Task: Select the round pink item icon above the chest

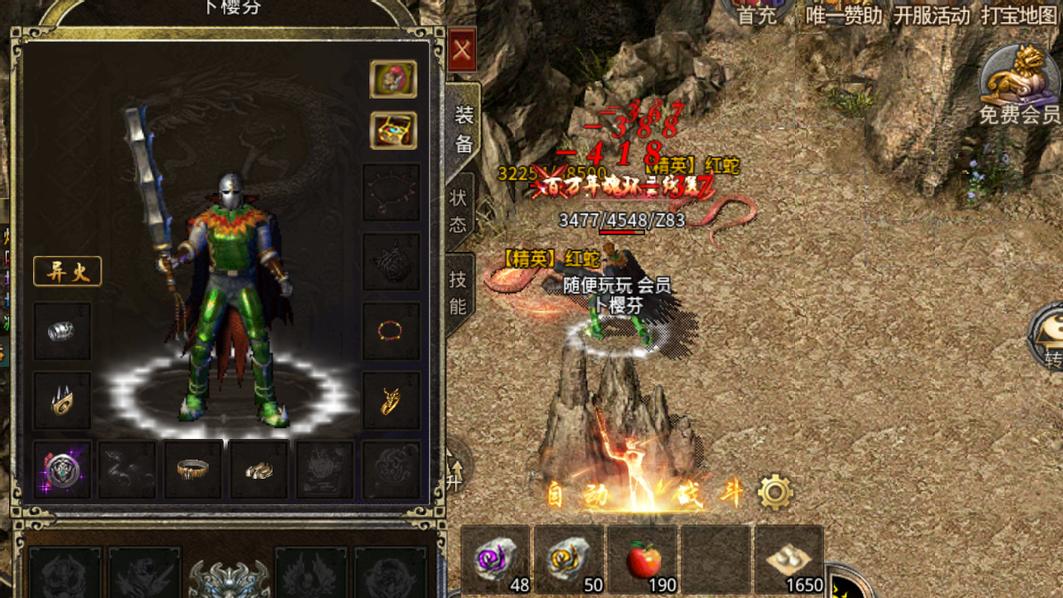Action: click(x=393, y=79)
